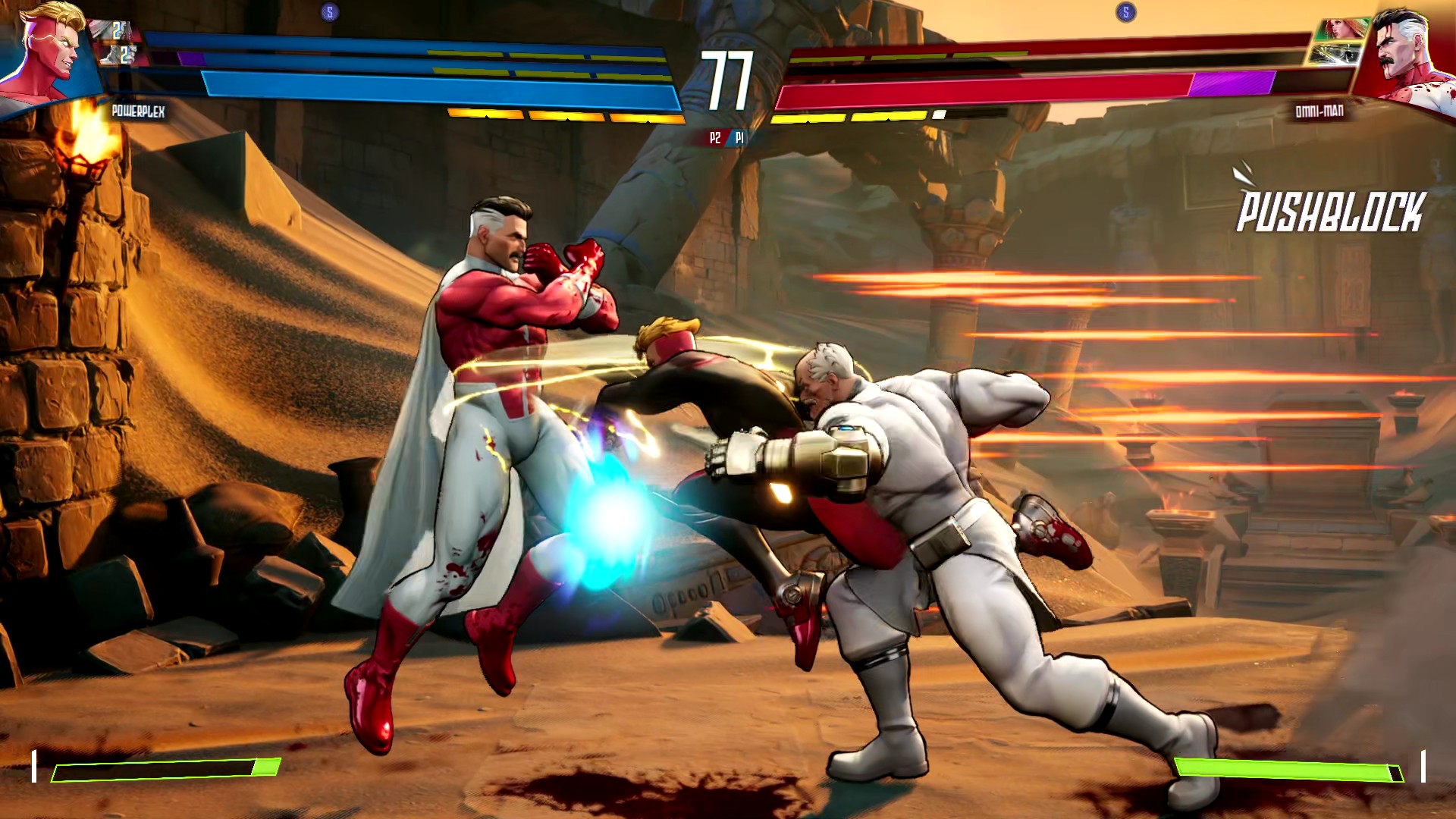Select the OMNI-MAN name plate
Viewport: 1456px width, 819px height.
(x=1321, y=111)
